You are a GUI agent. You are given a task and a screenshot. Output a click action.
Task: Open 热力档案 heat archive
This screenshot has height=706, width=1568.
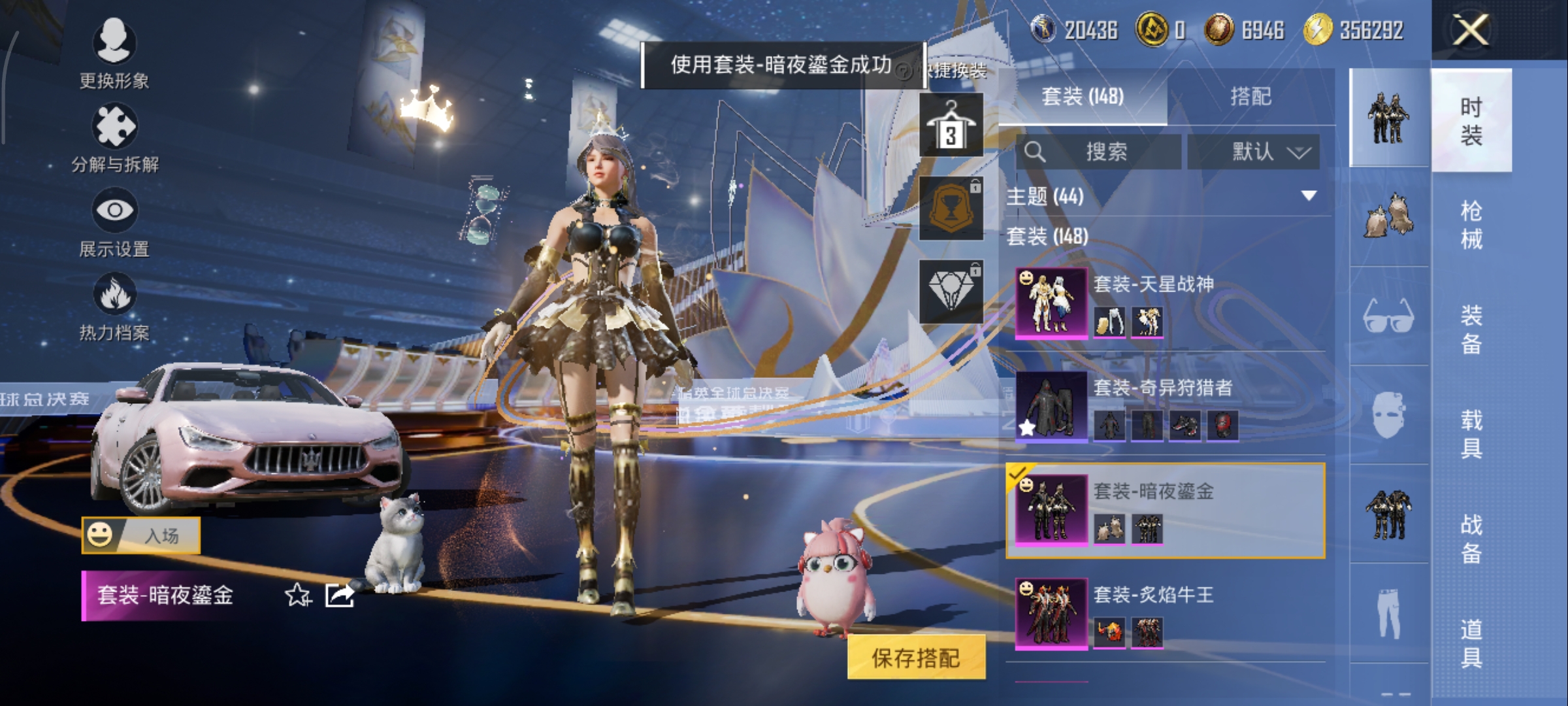[114, 305]
